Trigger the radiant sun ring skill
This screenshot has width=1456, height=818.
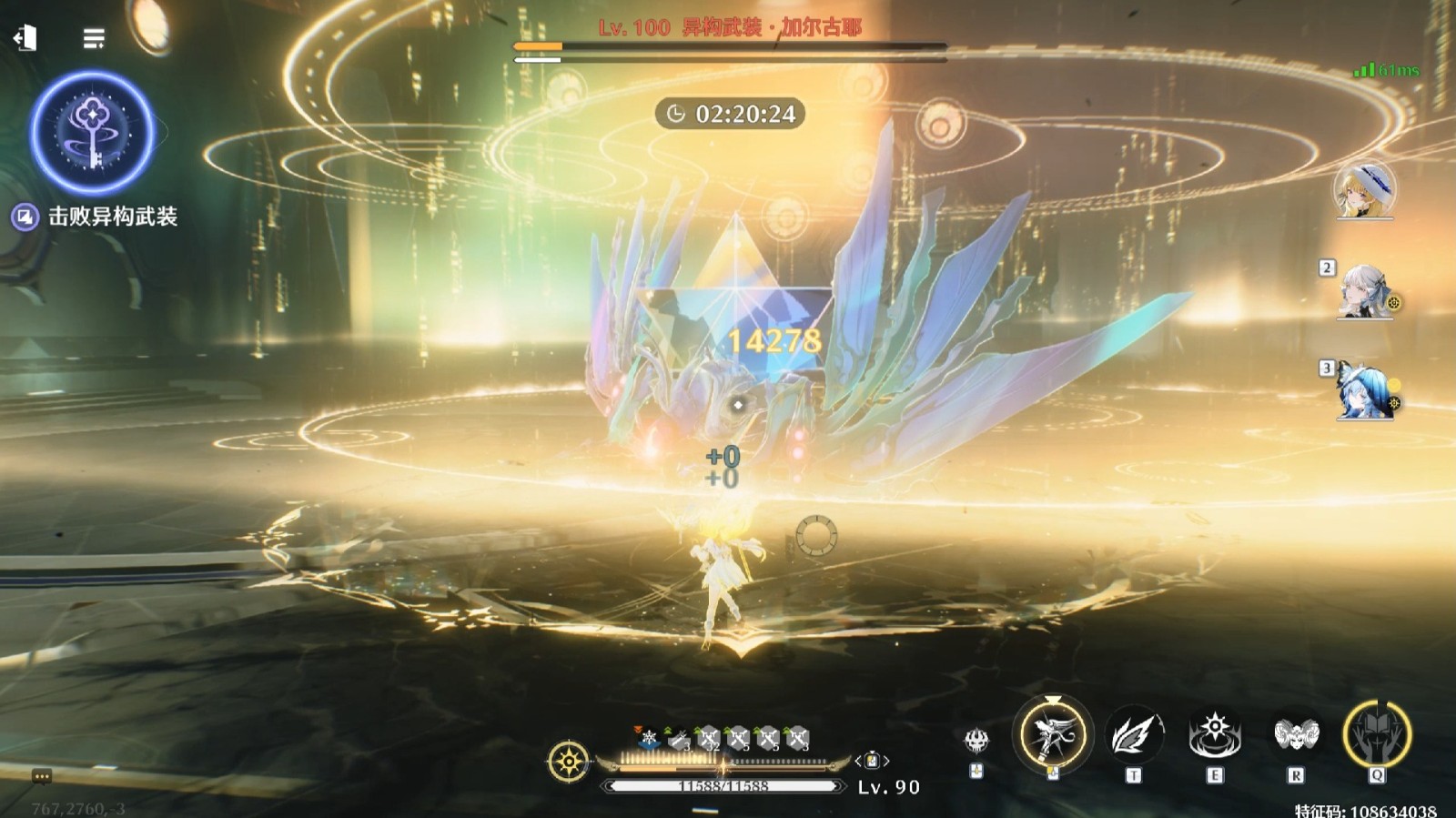pyautogui.click(x=1215, y=735)
